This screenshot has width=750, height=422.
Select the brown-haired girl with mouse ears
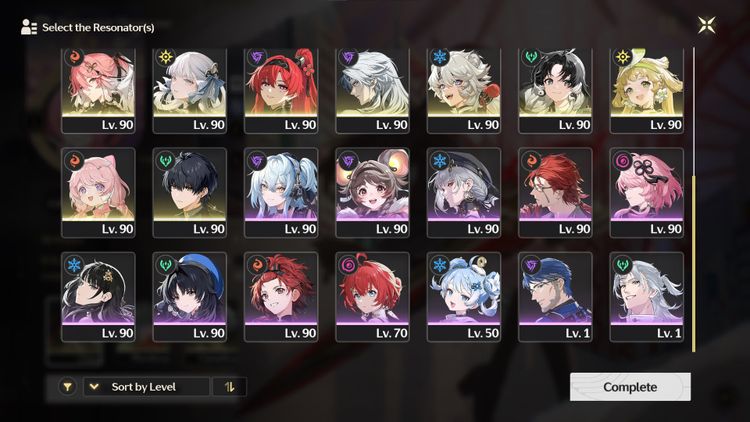pos(373,192)
